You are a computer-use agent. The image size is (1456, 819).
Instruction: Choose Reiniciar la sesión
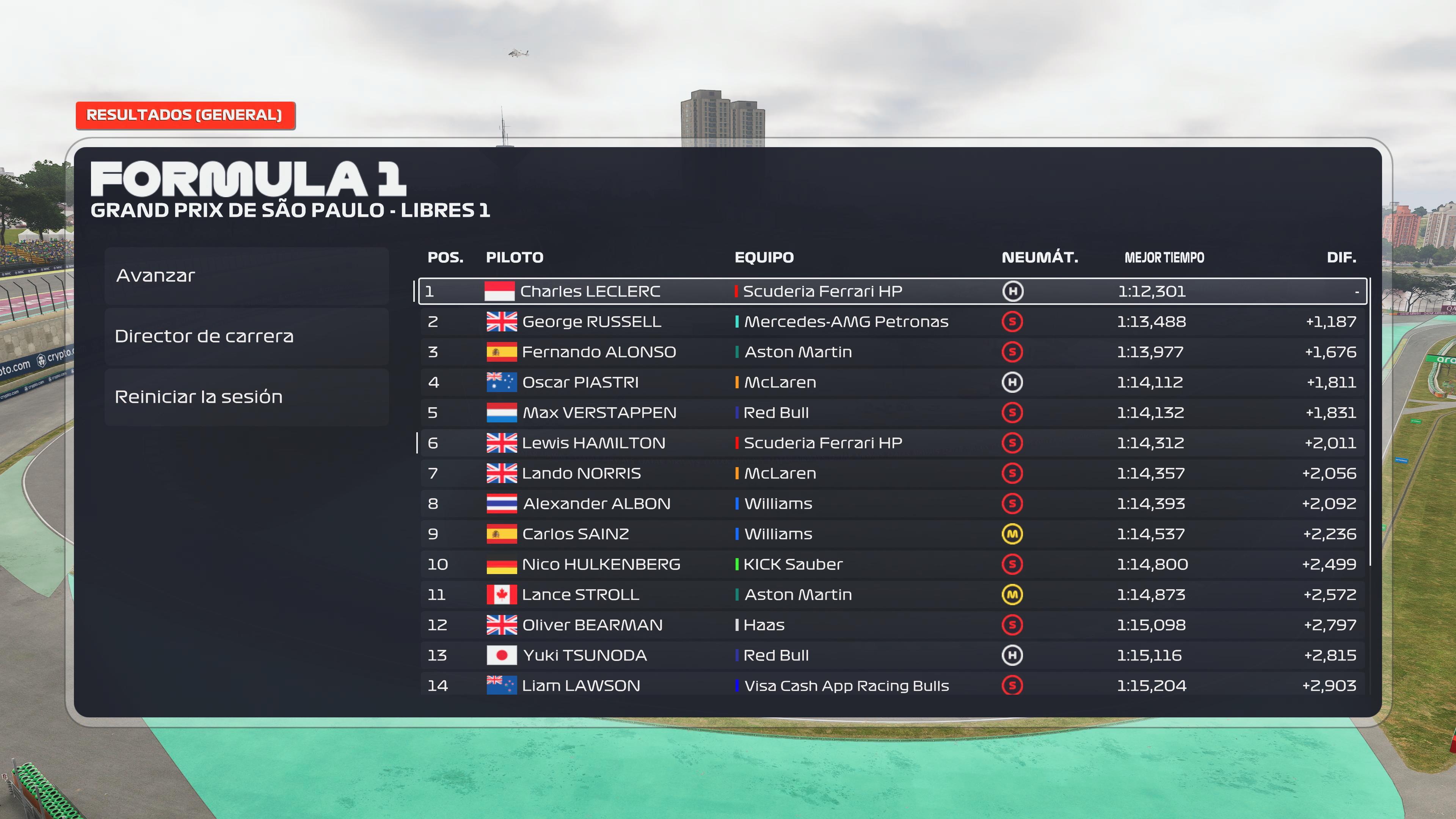tap(246, 397)
